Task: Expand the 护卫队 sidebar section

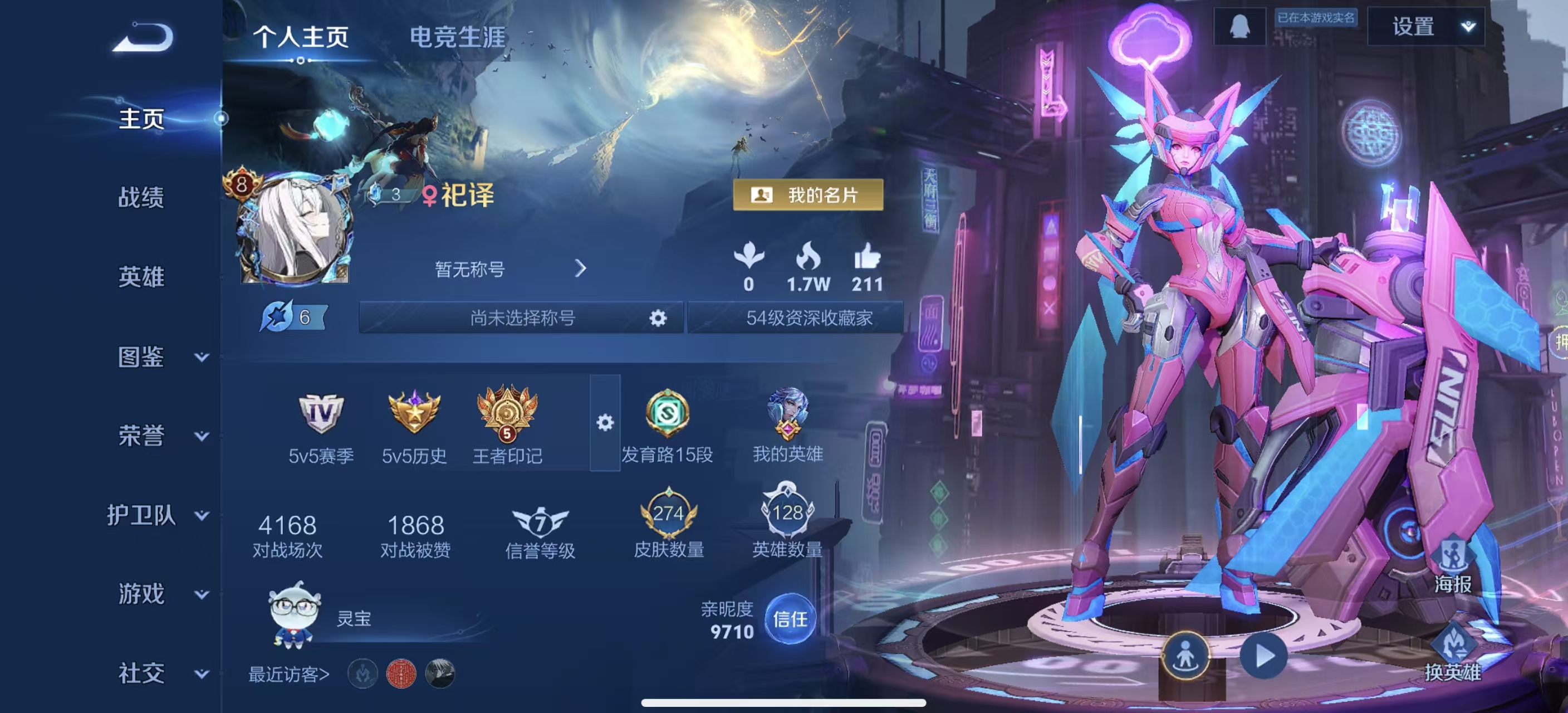Action: [157, 516]
